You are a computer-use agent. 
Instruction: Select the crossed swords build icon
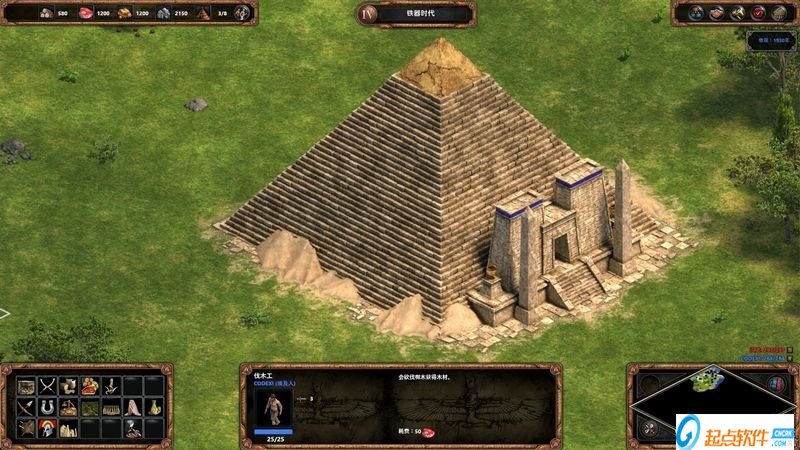[x=47, y=386]
